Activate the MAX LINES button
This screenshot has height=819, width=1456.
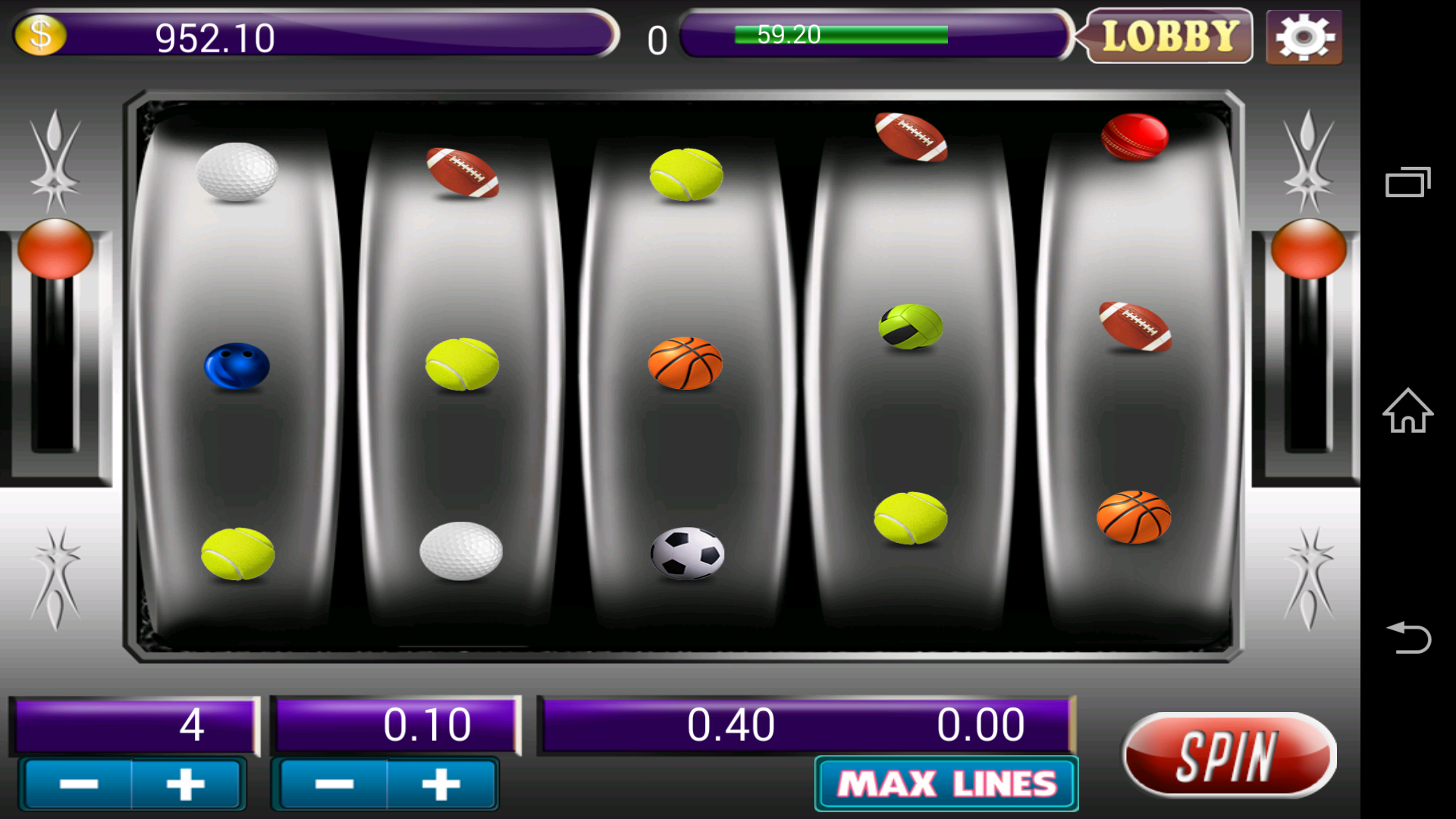coord(946,784)
